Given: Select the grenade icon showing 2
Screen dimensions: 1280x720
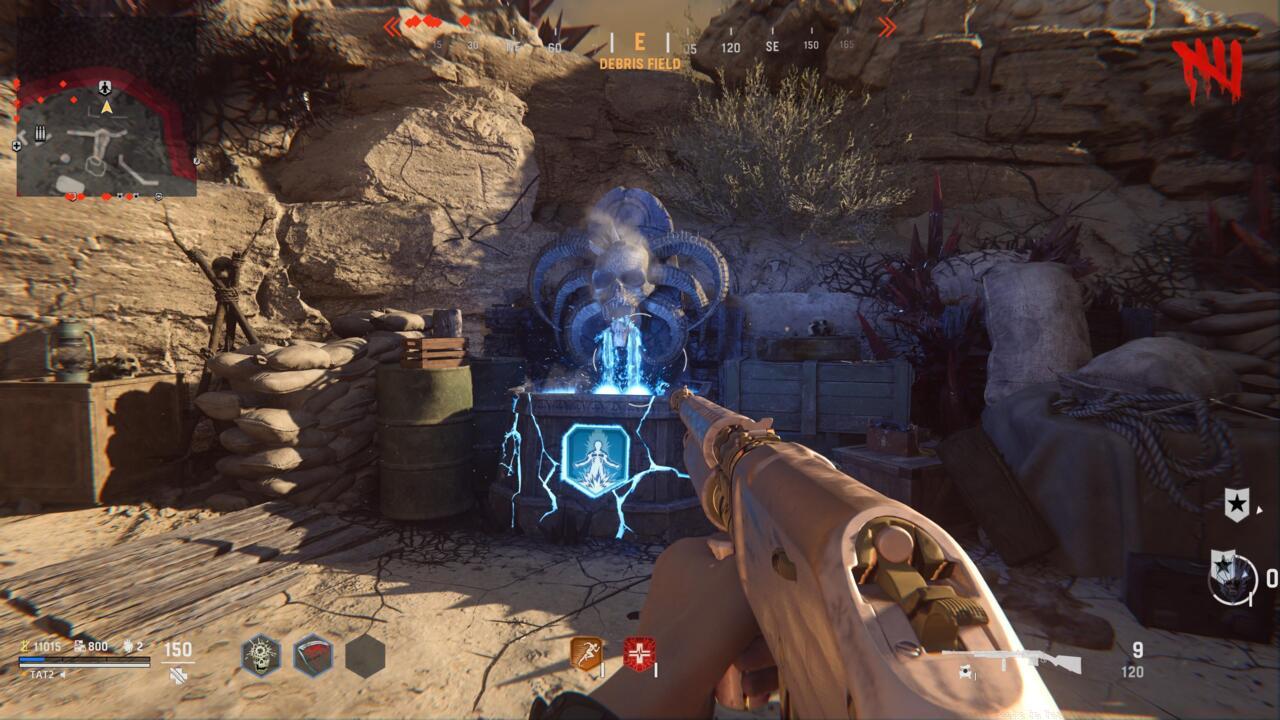Looking at the screenshot, I should click(130, 646).
